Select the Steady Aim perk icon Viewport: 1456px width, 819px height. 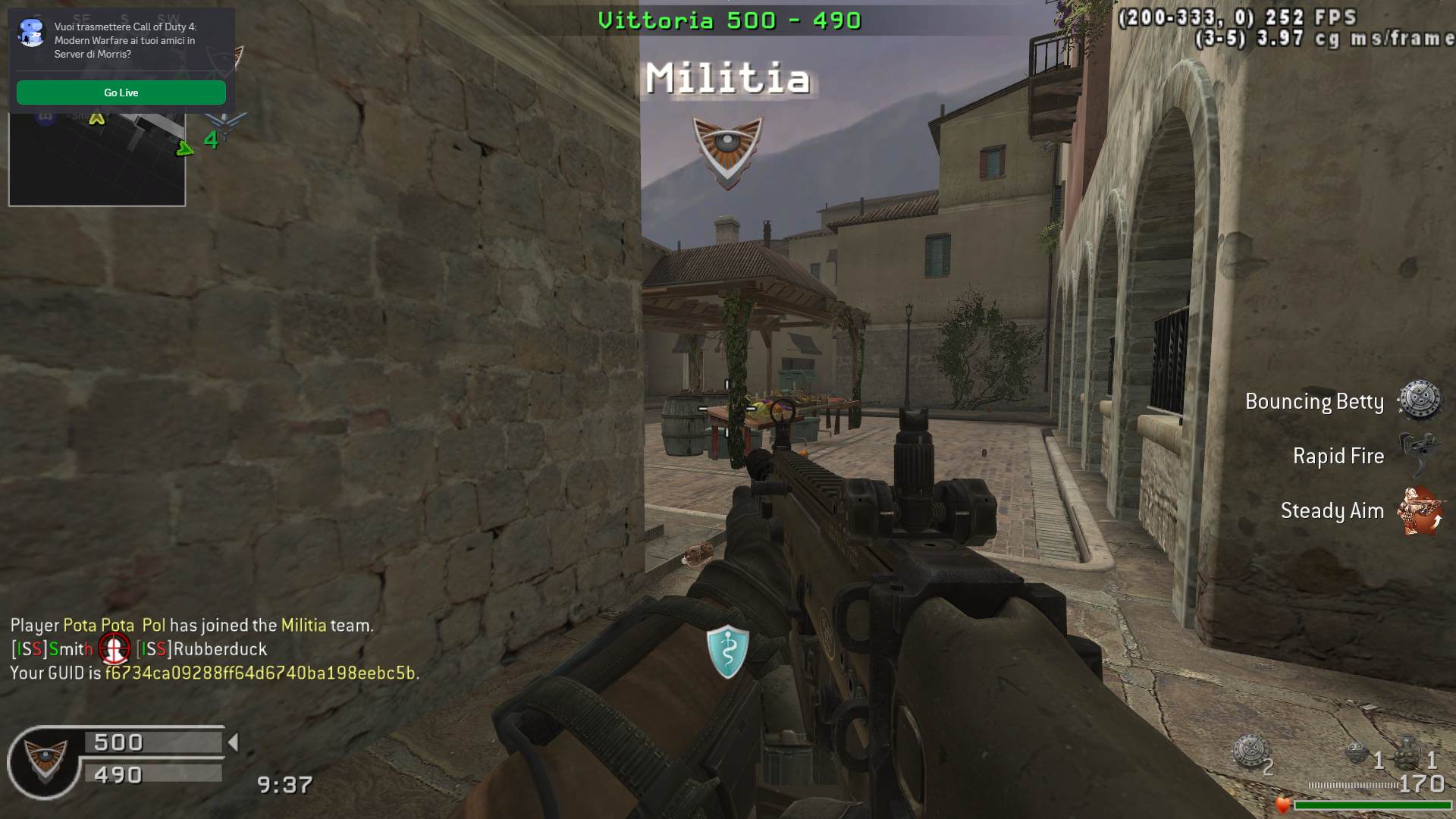click(1420, 510)
